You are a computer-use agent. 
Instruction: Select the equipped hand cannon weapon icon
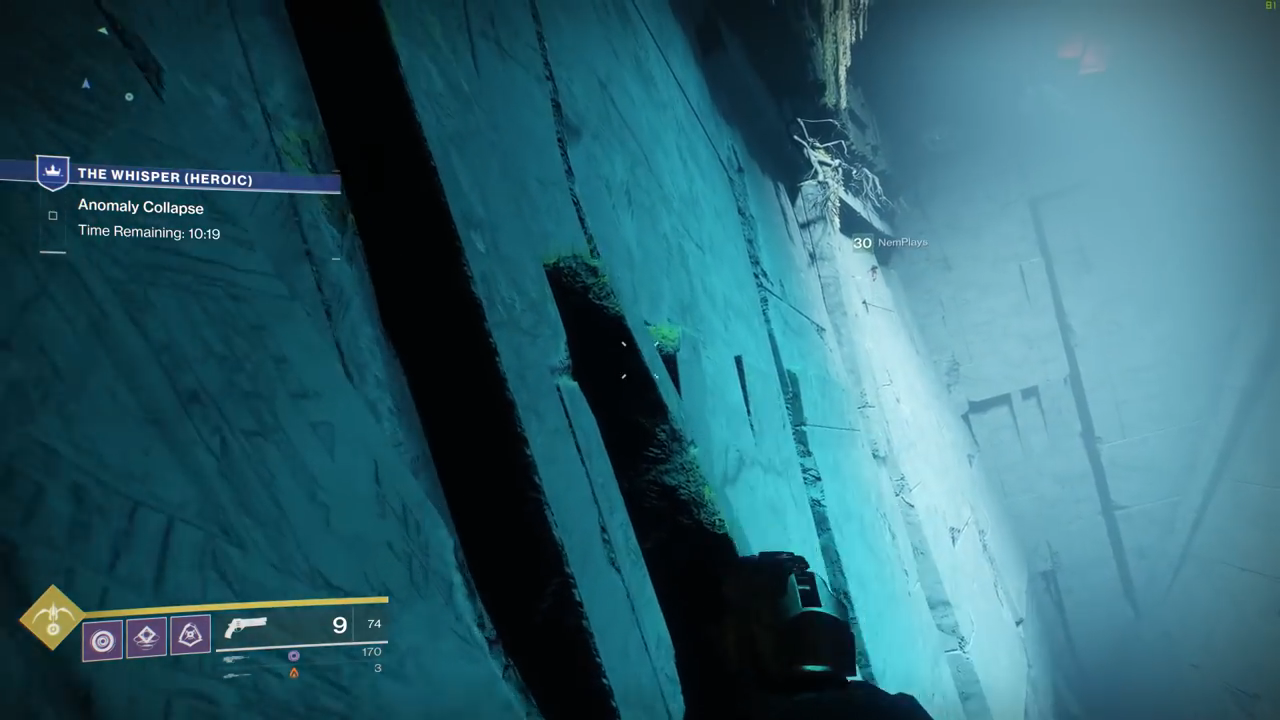[x=246, y=627]
